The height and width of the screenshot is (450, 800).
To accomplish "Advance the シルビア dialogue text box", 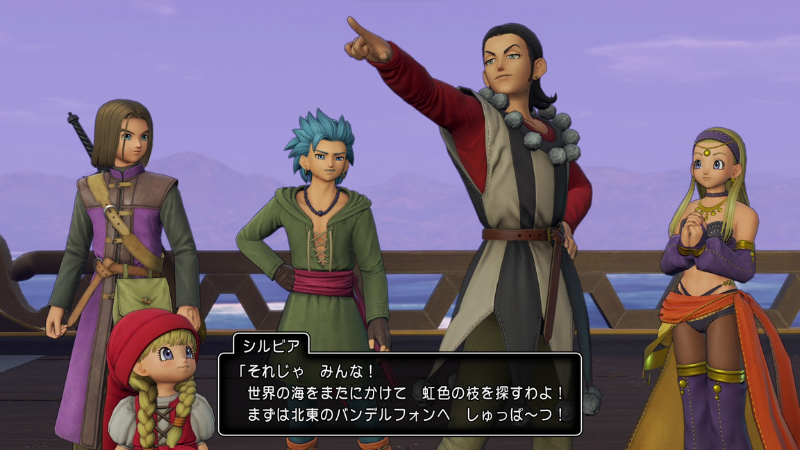I will pos(400,393).
